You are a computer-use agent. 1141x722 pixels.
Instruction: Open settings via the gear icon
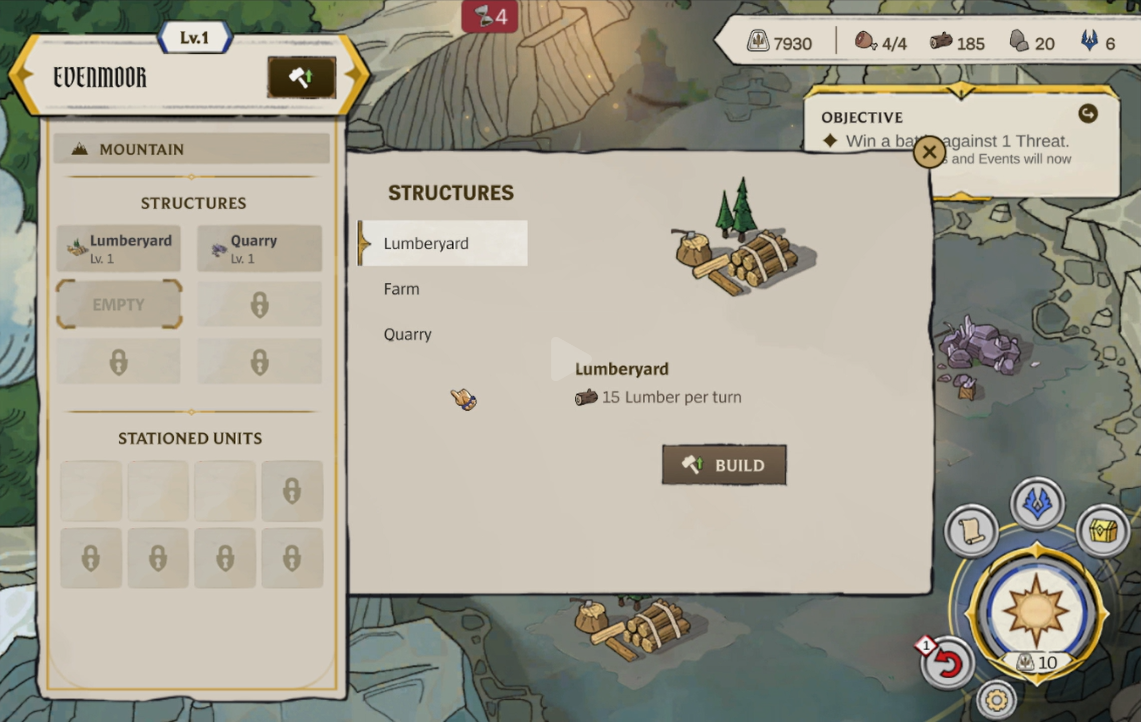click(x=996, y=699)
